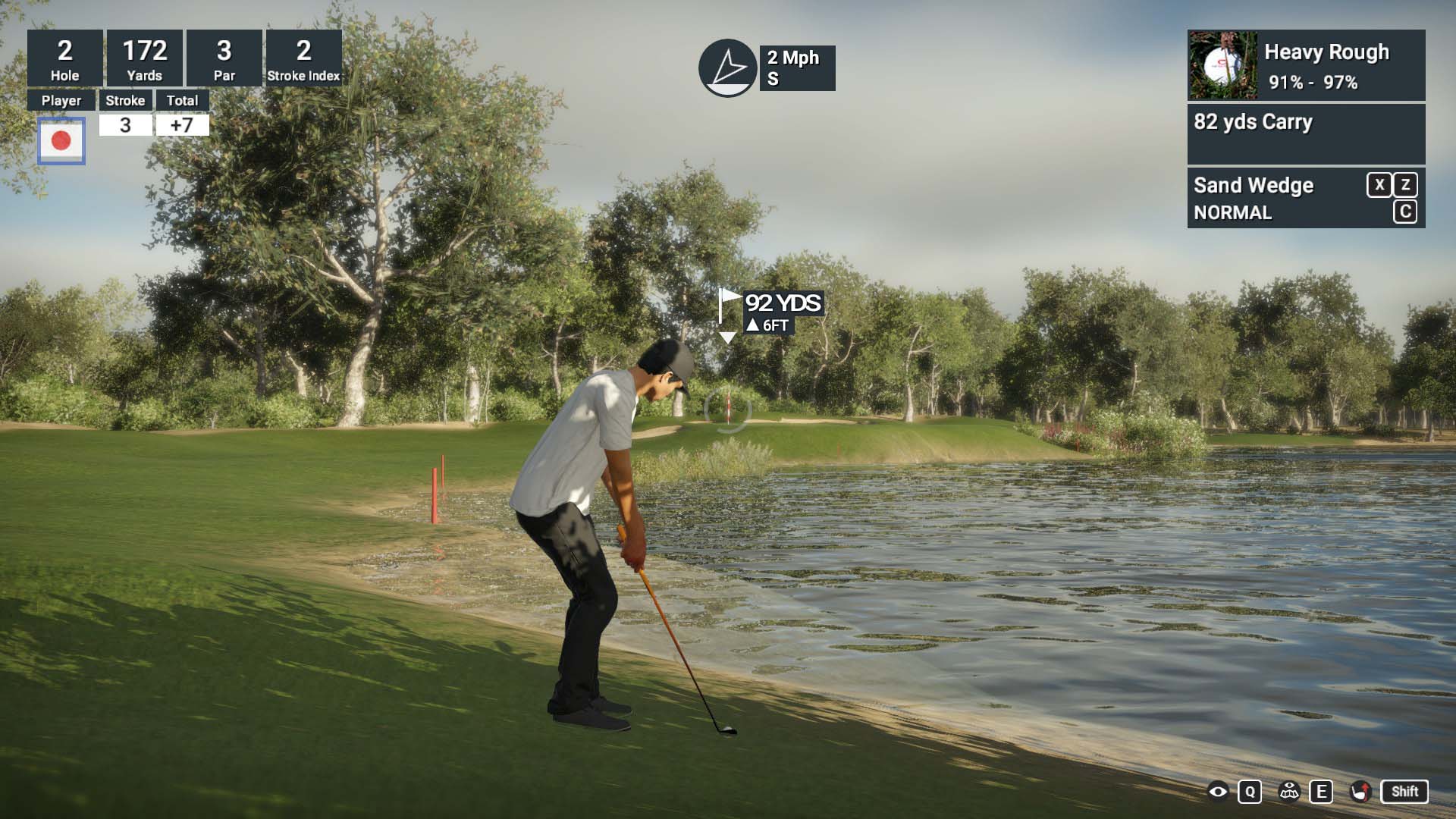1456x819 pixels.
Task: Open the hole info scorecard panel
Action: coord(184,58)
